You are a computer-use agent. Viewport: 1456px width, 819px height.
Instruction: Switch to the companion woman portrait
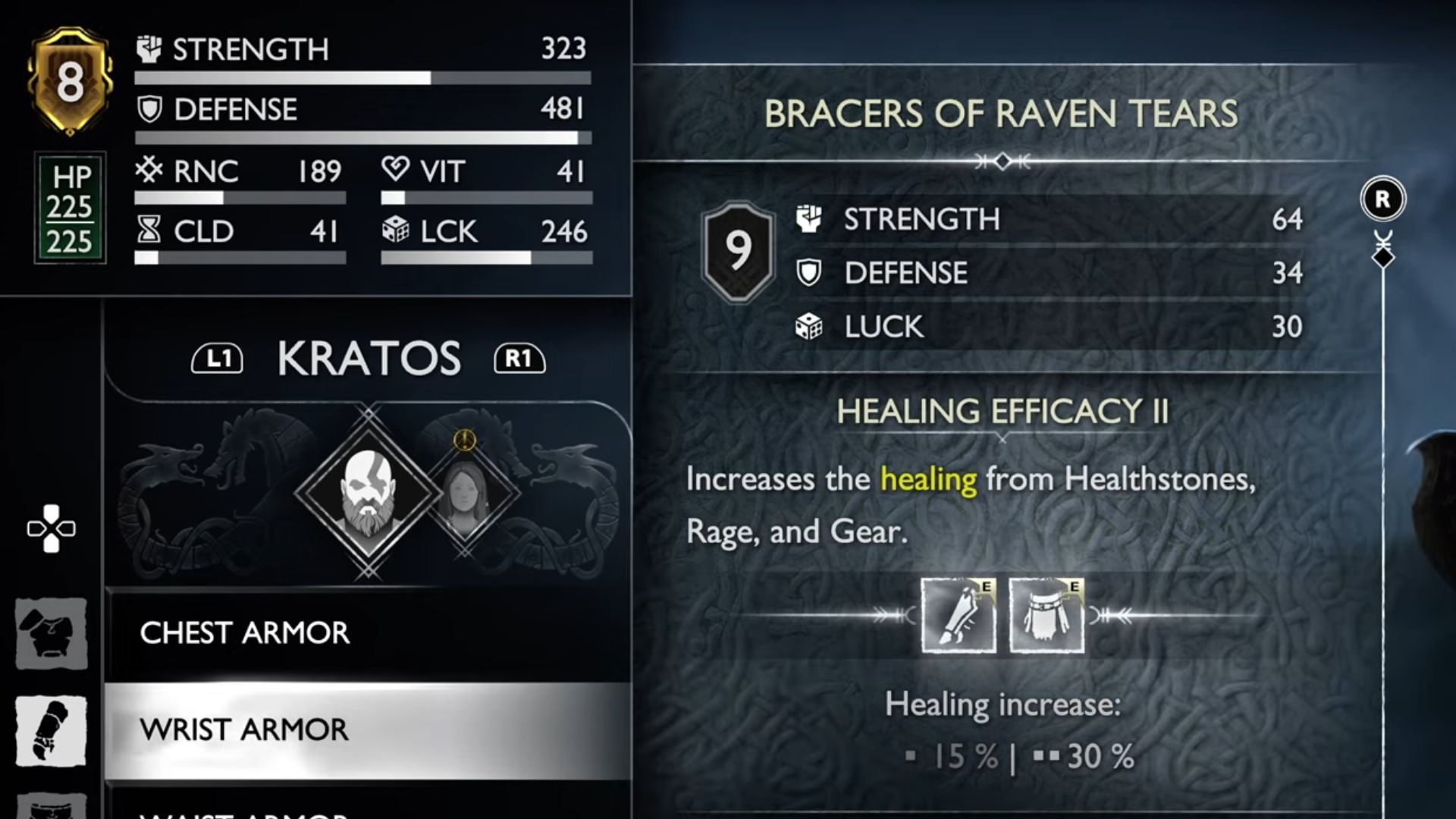[464, 494]
